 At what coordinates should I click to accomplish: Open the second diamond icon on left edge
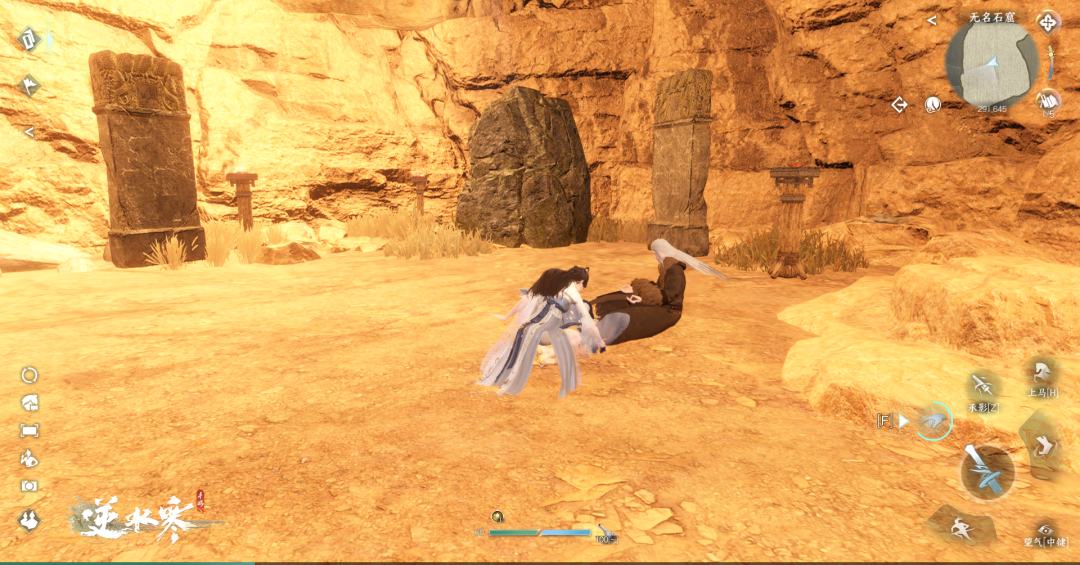(x=28, y=86)
